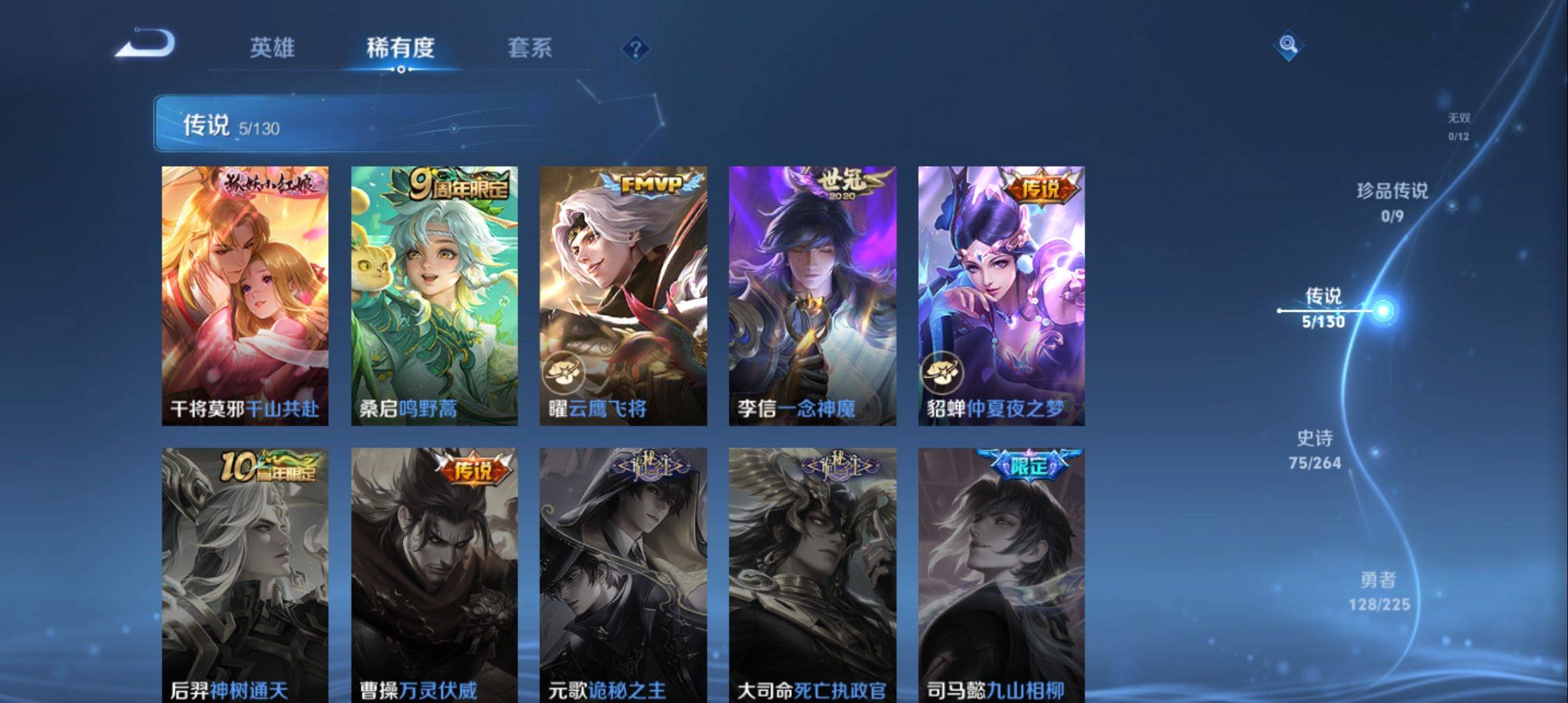Click the question mark help icon
This screenshot has height=703, width=1568.
click(x=637, y=49)
